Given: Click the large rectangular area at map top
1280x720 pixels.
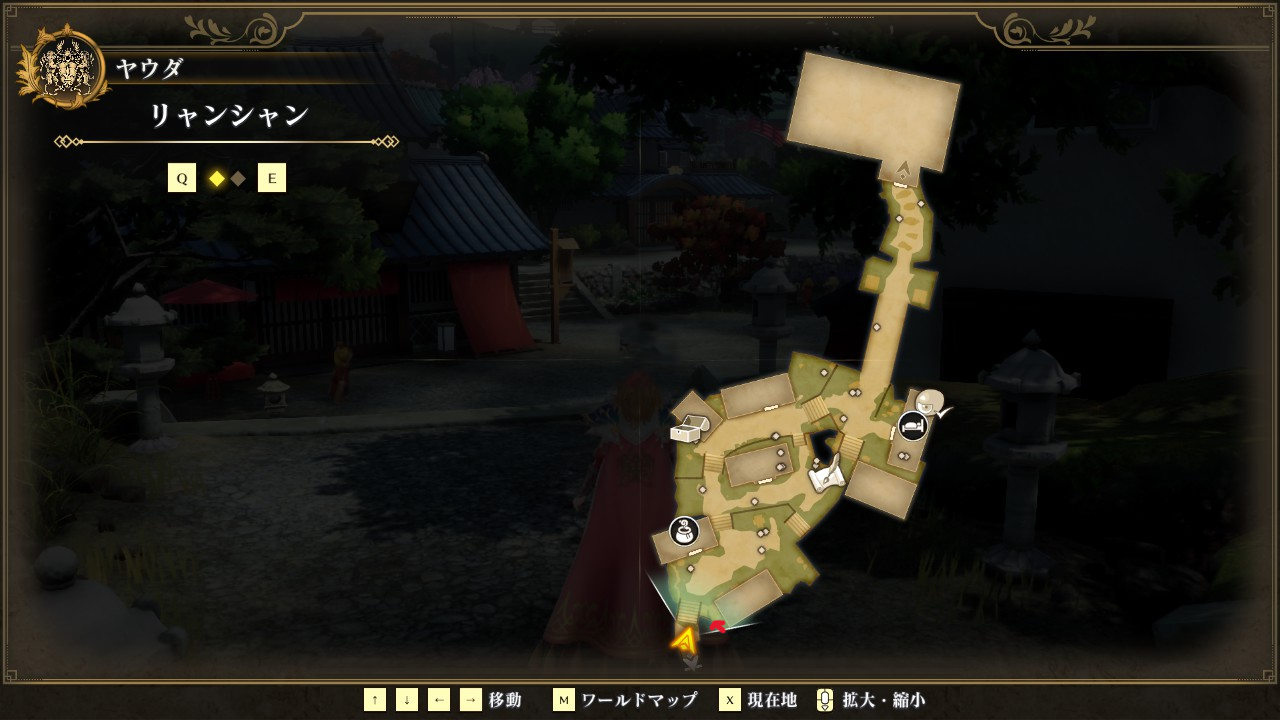Looking at the screenshot, I should pyautogui.click(x=873, y=112).
